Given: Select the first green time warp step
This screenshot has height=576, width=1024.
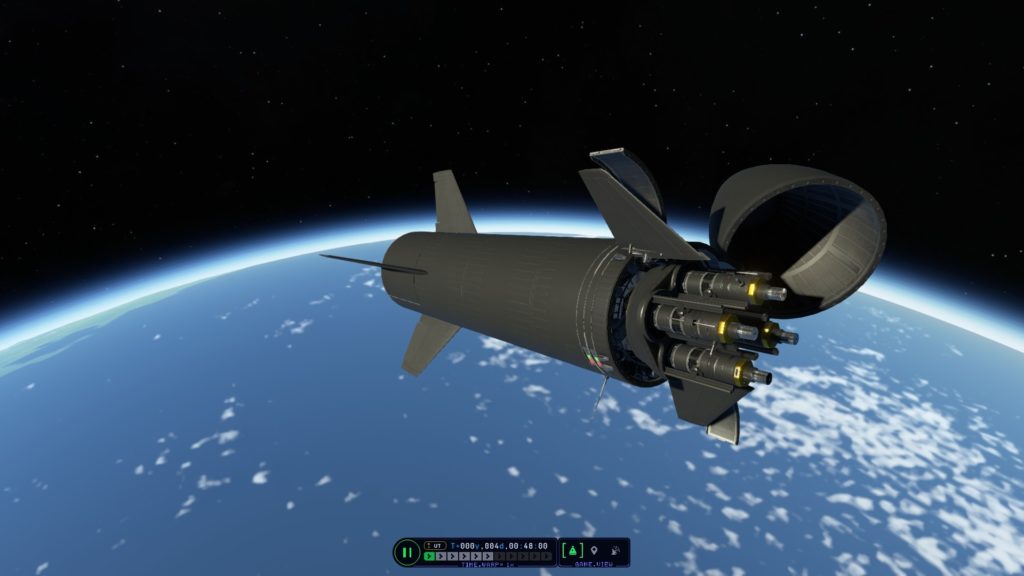Looking at the screenshot, I should (431, 556).
